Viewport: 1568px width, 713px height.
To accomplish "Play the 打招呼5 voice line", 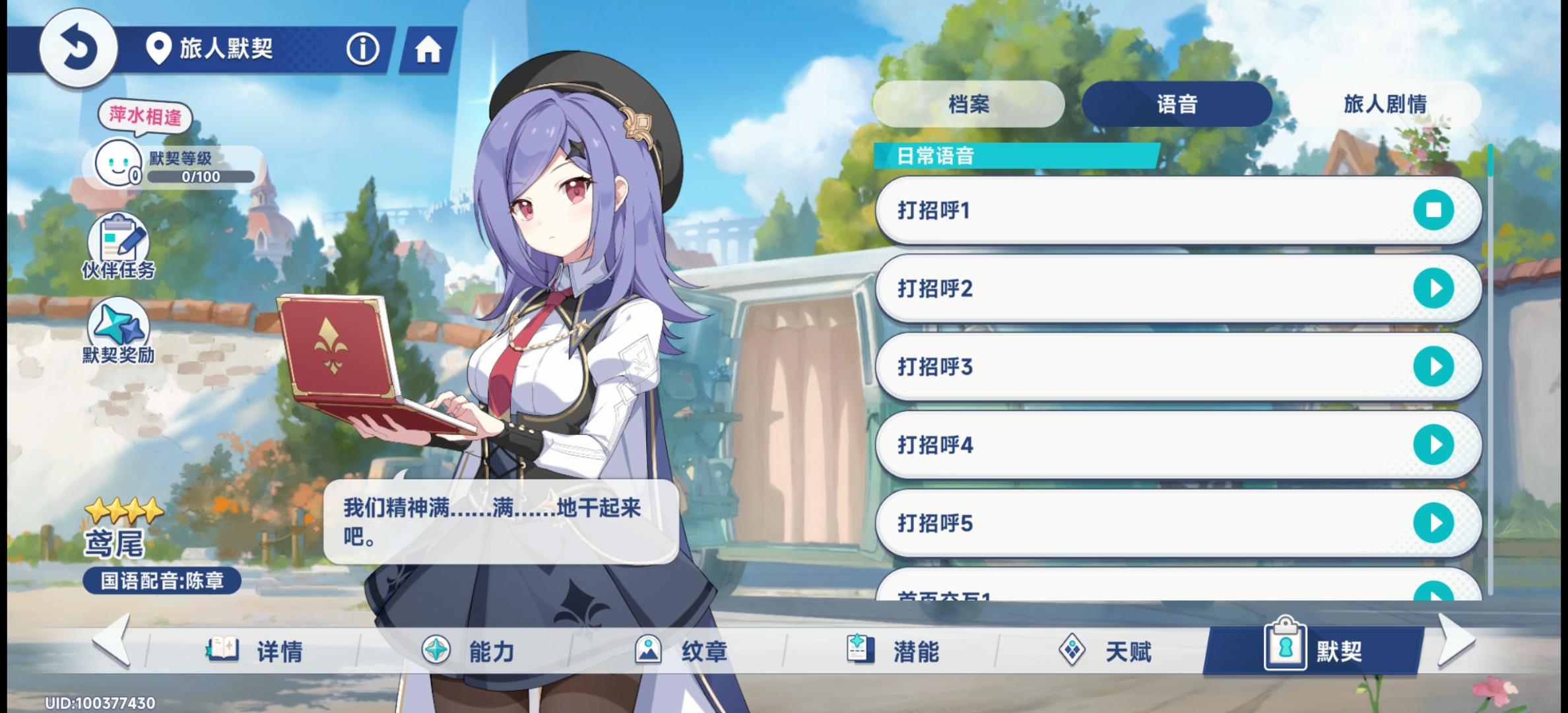I will point(1433,523).
